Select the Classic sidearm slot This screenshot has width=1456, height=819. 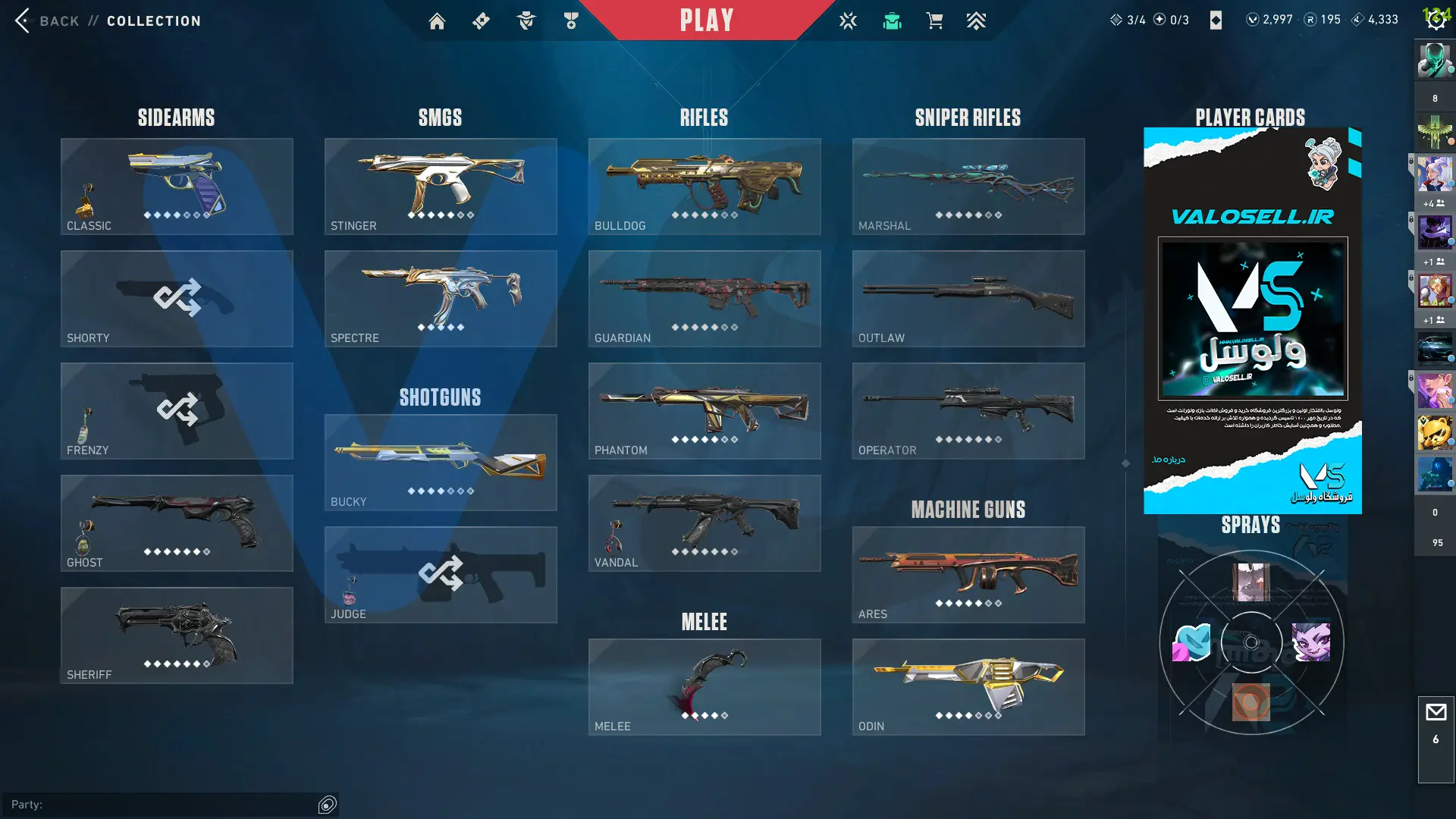click(177, 187)
